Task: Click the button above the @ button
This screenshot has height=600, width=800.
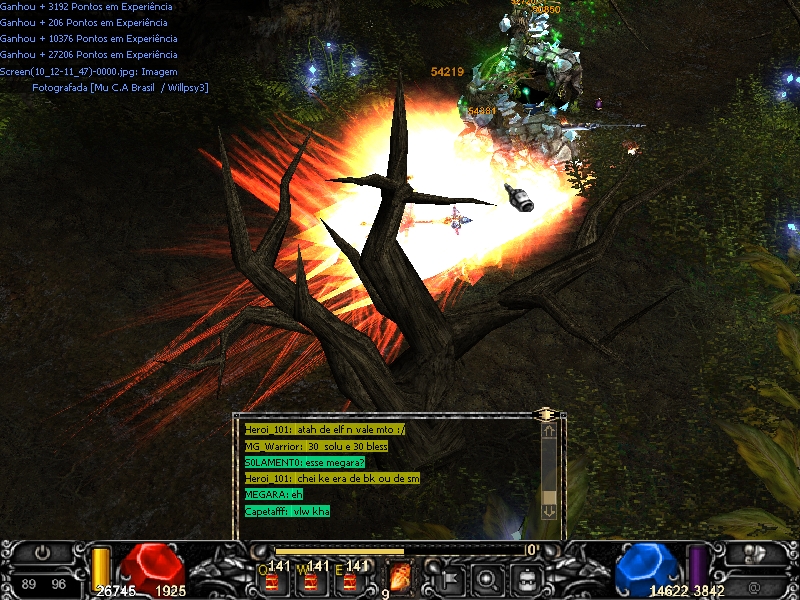Action: tap(753, 553)
